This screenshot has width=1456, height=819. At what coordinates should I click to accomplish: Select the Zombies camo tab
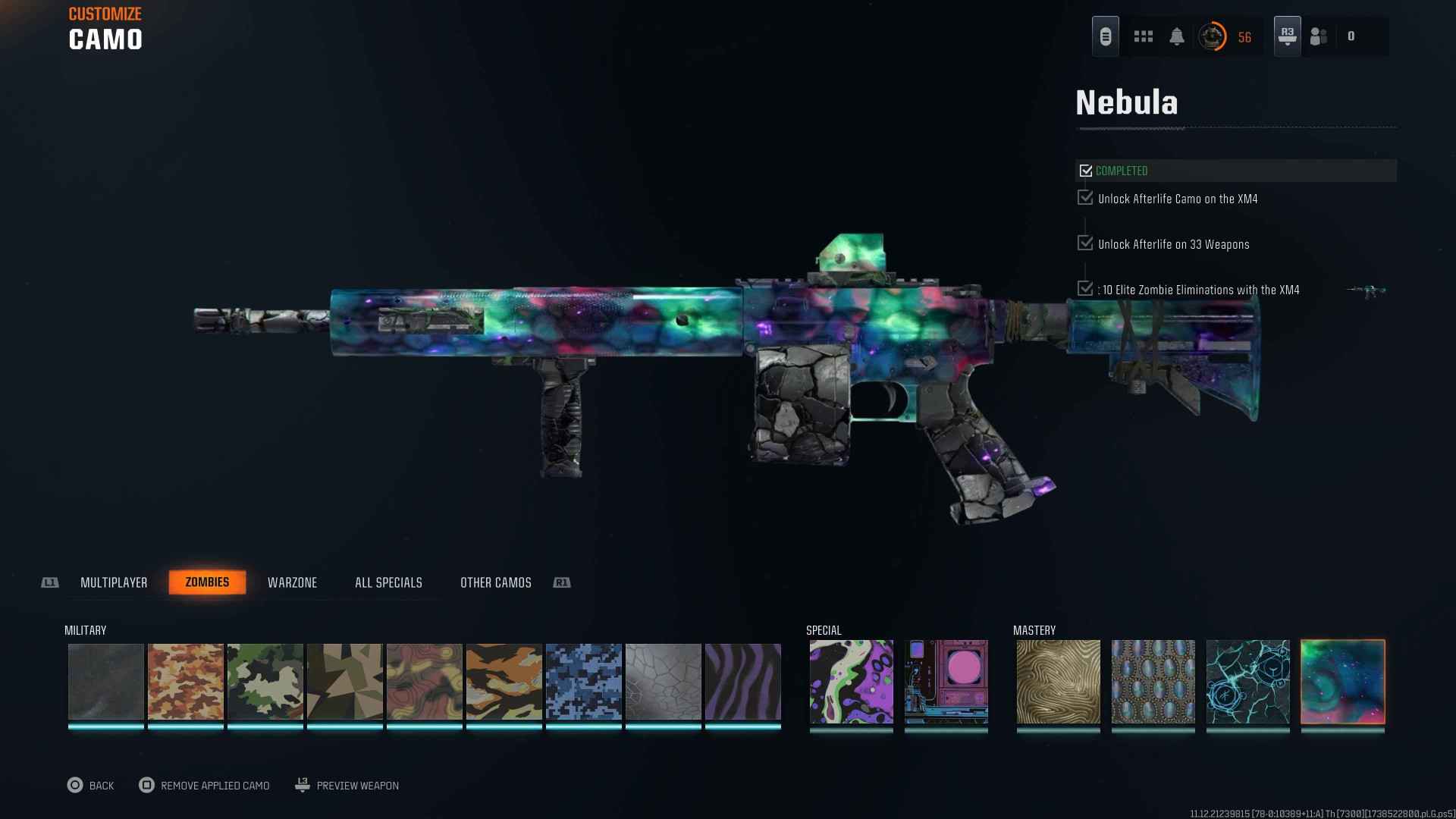click(207, 582)
